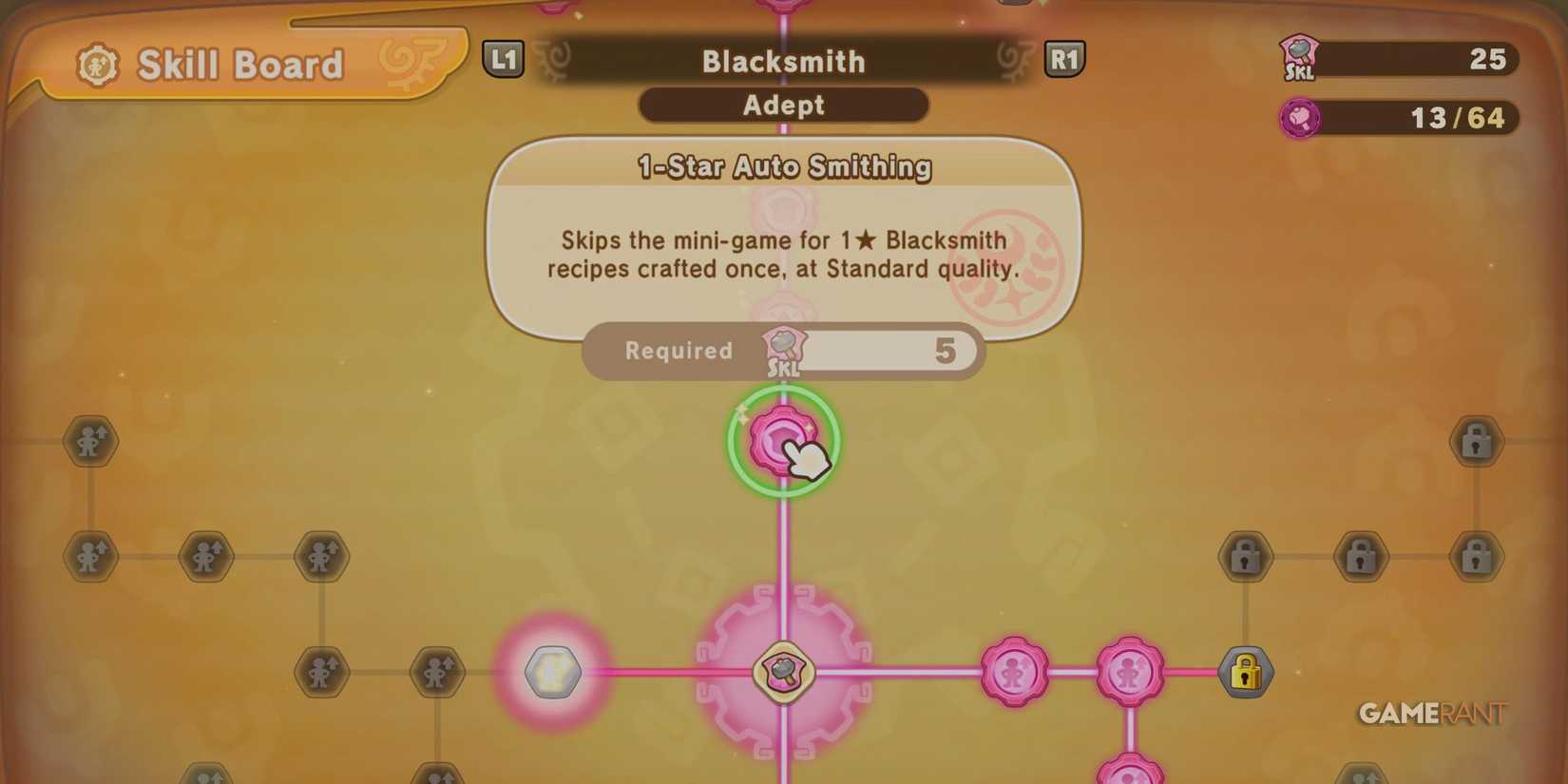Screen dimensions: 1568x784
Task: Click the locked padlock node in the top-right corner
Action: coord(1476,440)
